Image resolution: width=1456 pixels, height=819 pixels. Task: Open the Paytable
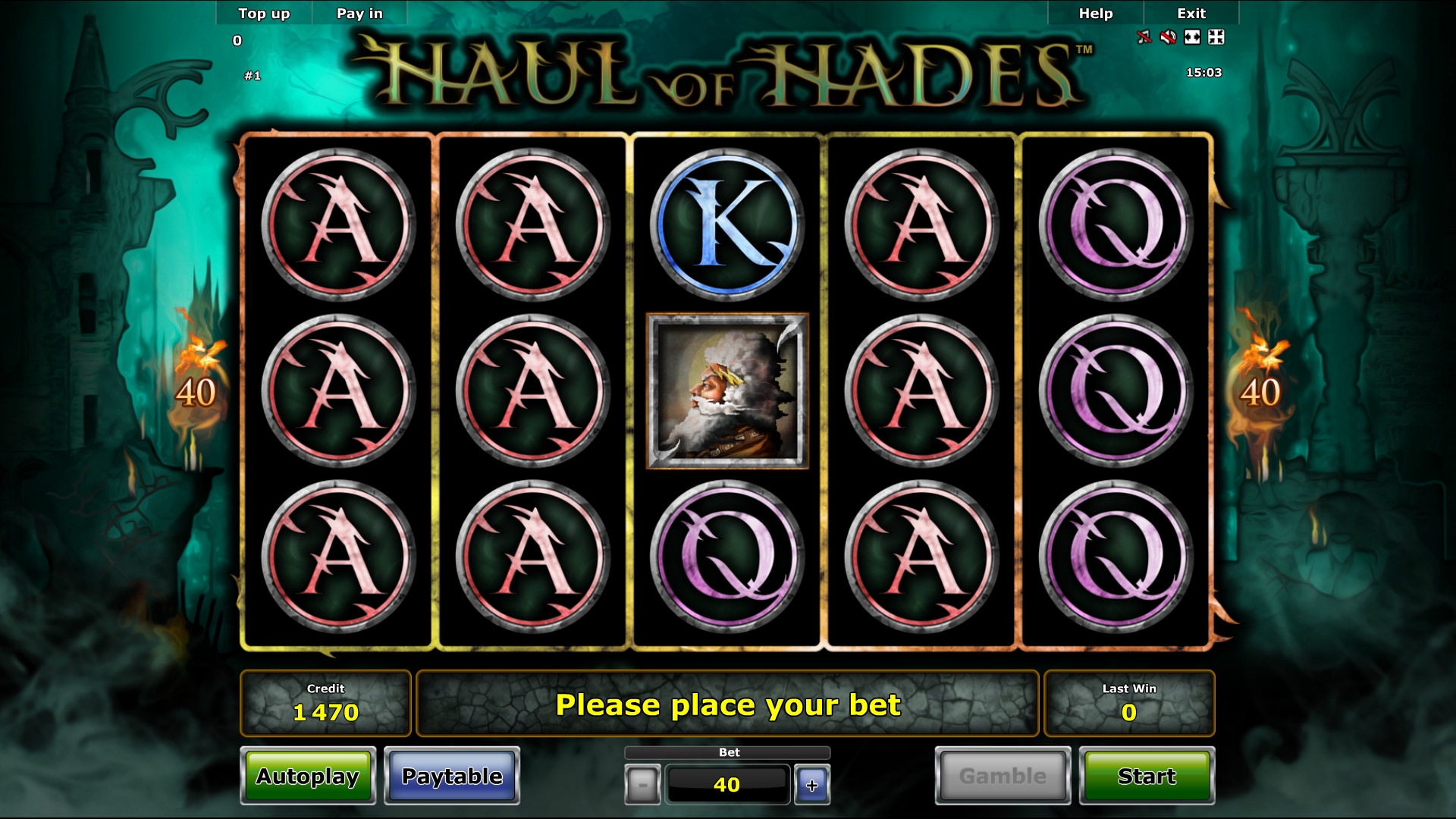[452, 776]
